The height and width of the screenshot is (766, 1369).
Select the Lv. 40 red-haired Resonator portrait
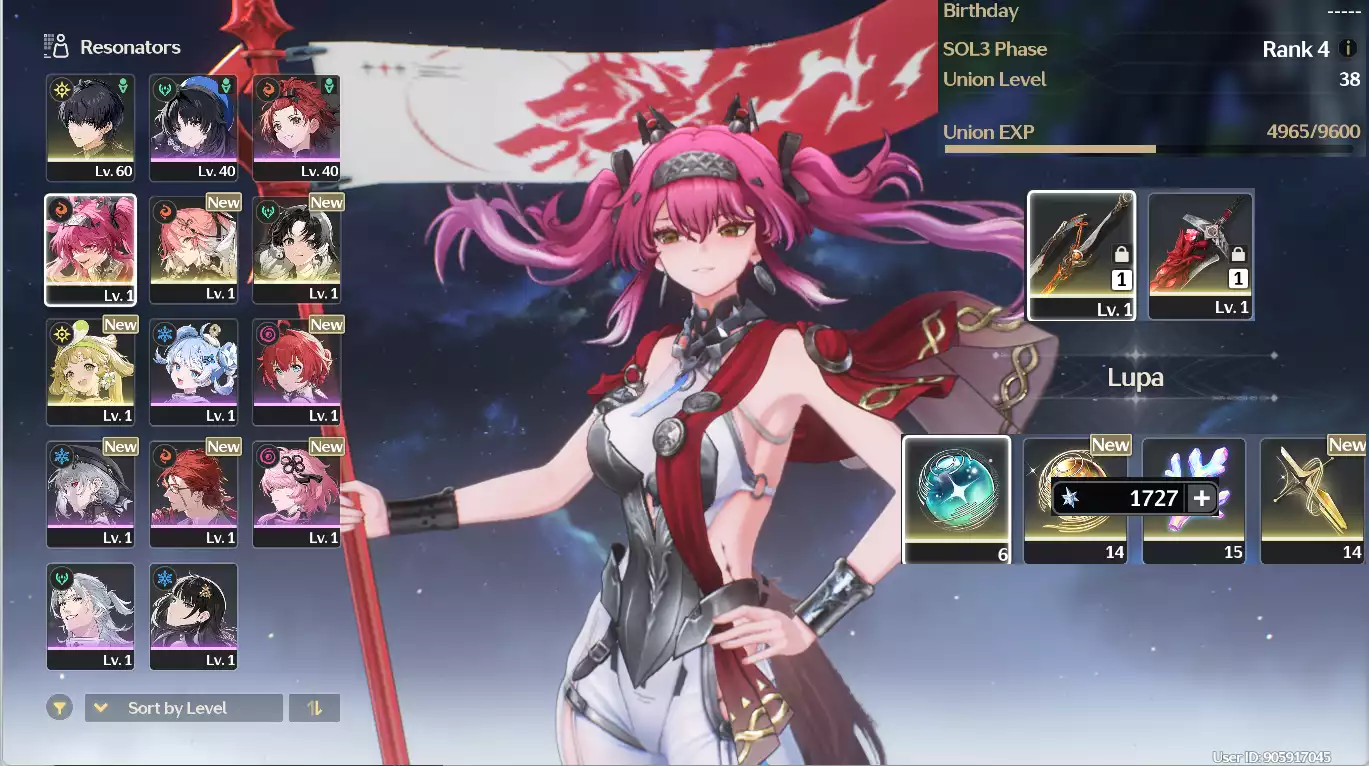click(296, 126)
